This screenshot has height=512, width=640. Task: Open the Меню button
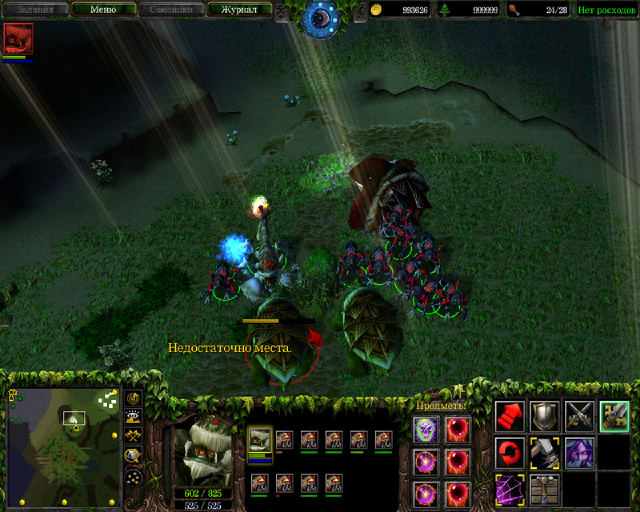[x=102, y=9]
